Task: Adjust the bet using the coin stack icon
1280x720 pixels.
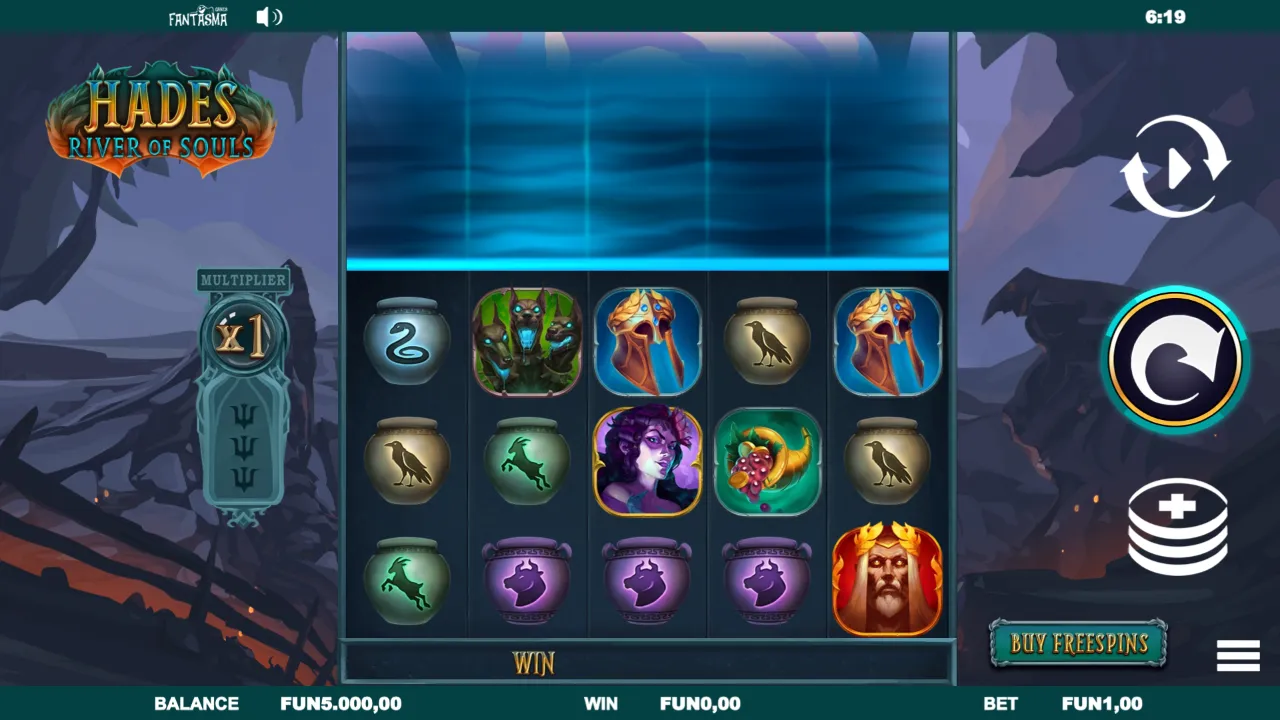Action: [x=1177, y=526]
